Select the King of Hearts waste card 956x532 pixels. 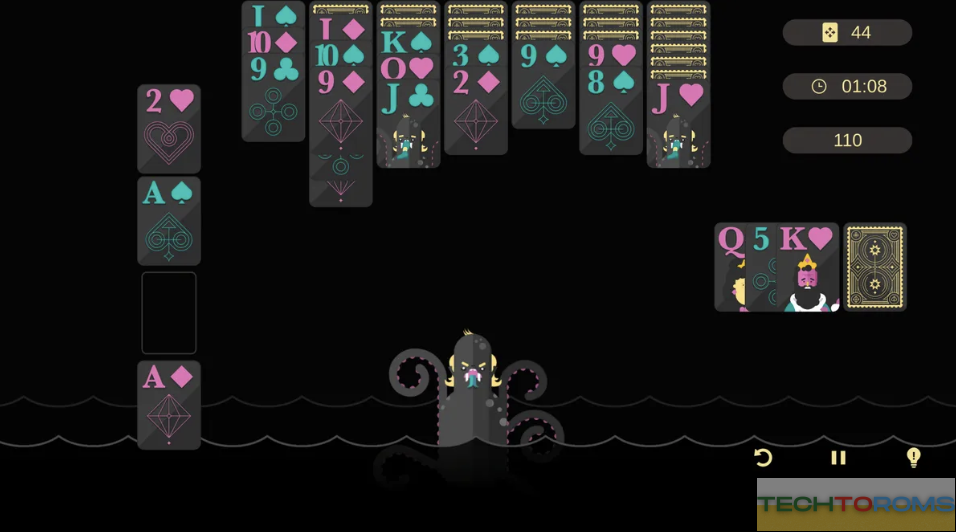[807, 268]
